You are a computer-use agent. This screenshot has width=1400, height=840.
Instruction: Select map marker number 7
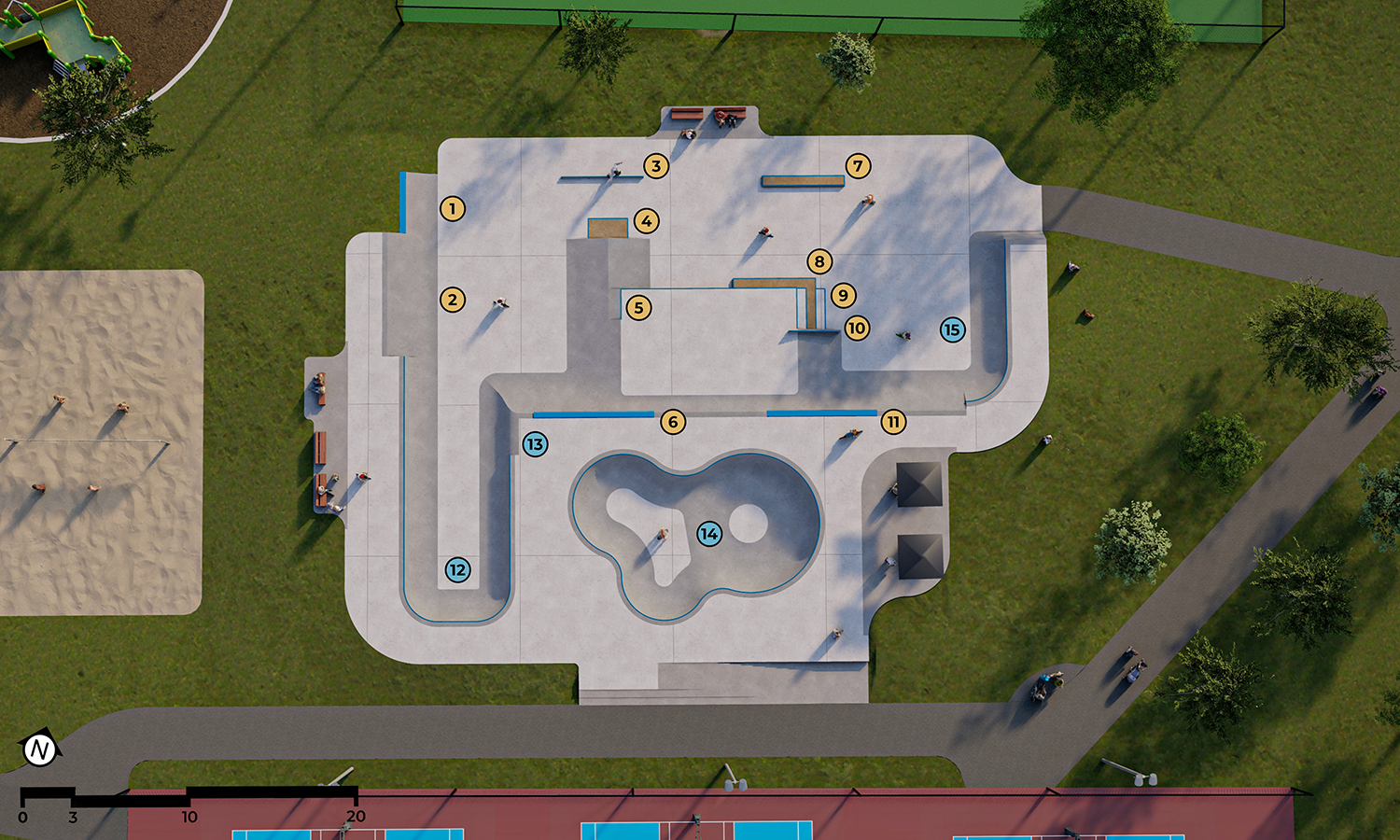pos(859,166)
